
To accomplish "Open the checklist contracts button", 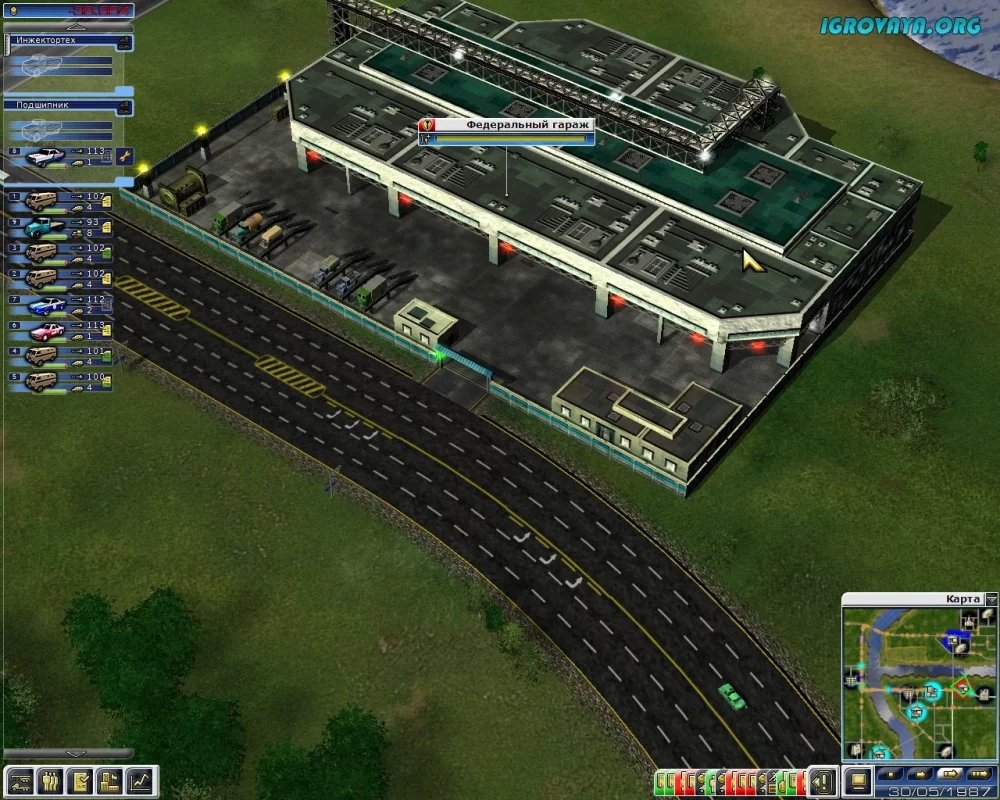I will [x=81, y=780].
